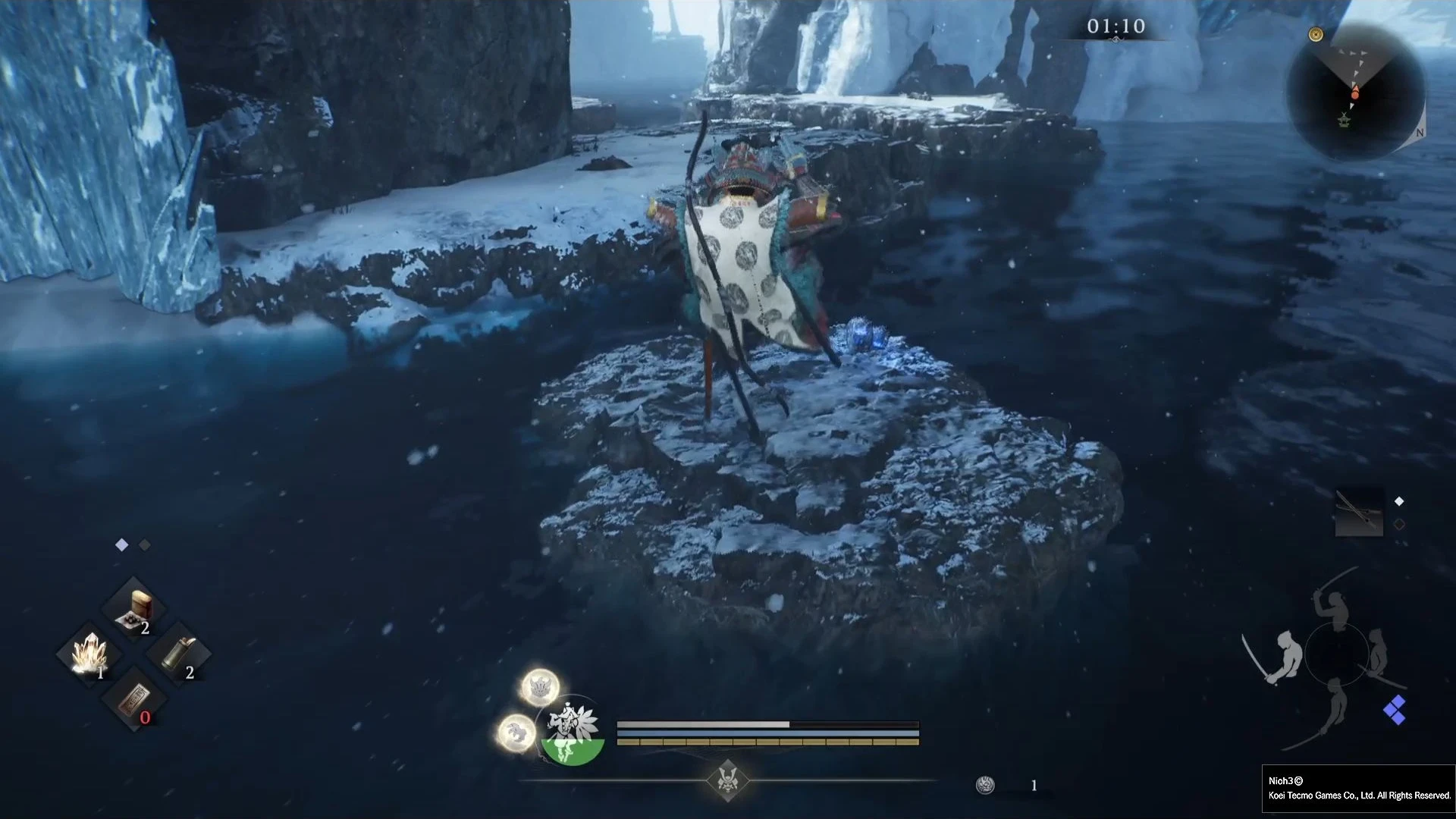Click the gold objective marker above minimap

pyautogui.click(x=1316, y=35)
